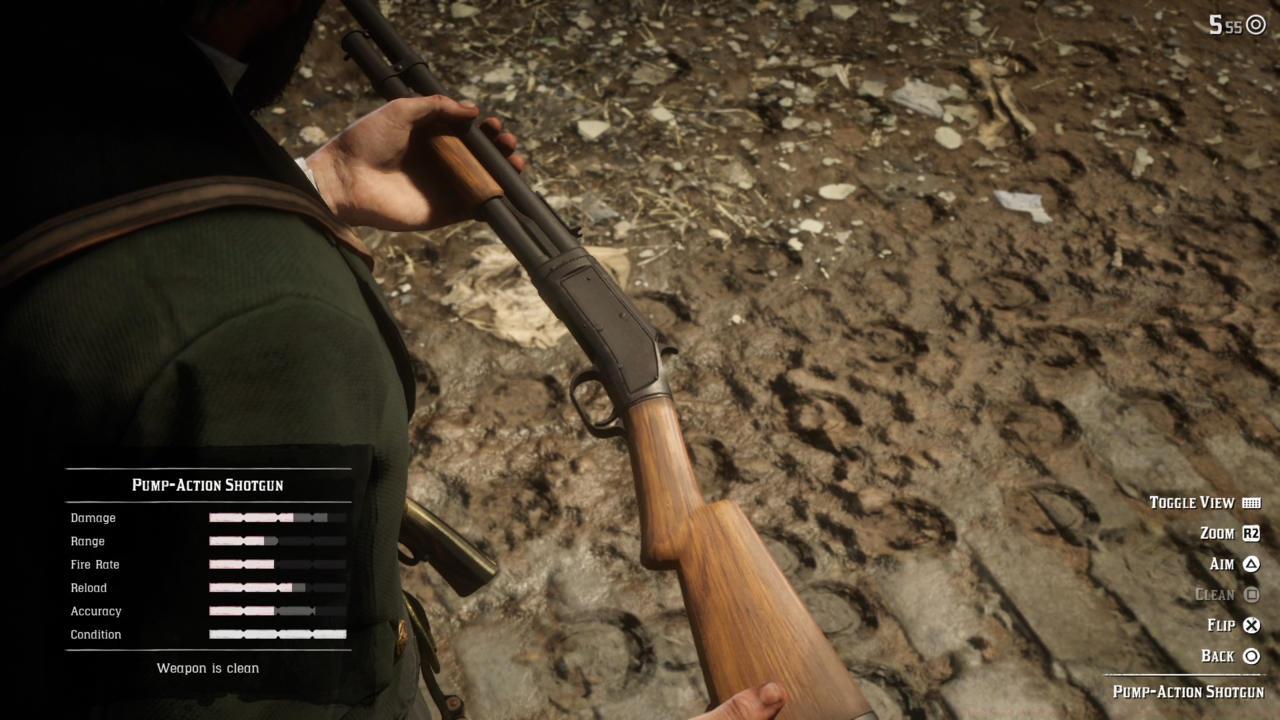Click the triangle Aim icon

(1249, 563)
